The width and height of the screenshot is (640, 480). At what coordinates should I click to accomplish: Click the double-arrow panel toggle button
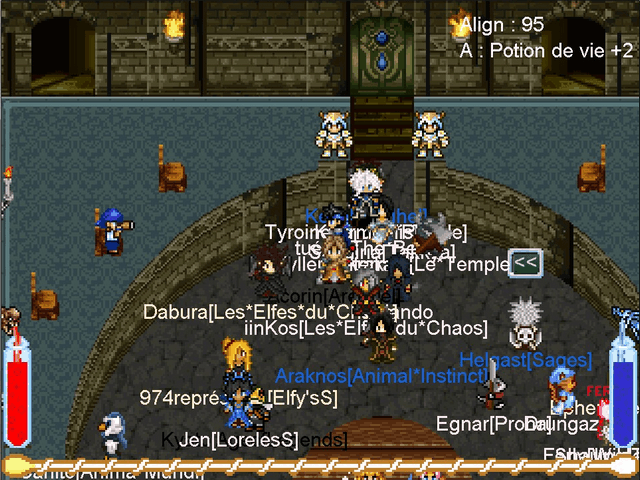[x=526, y=263]
